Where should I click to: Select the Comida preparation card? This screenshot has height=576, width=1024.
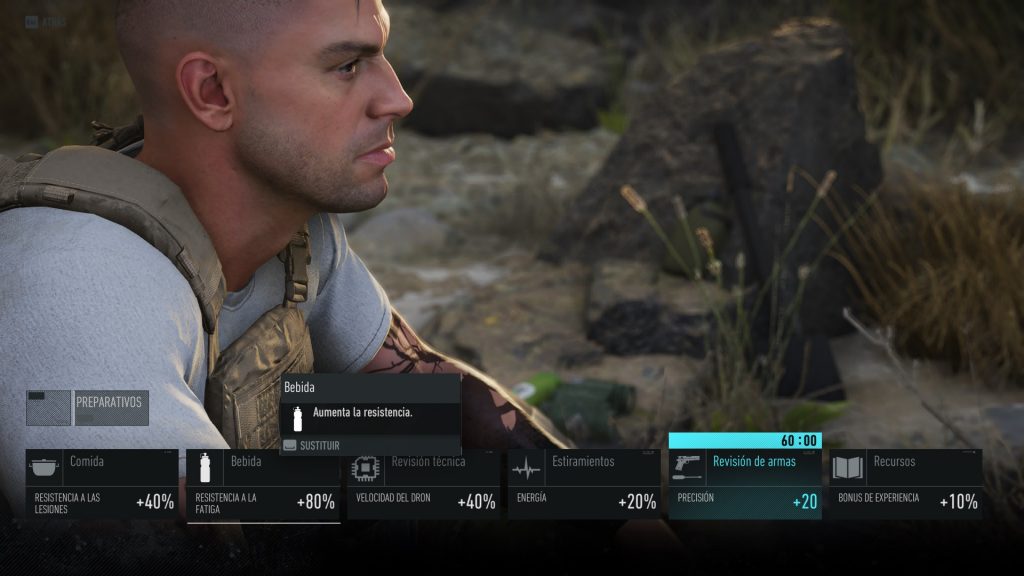point(102,484)
